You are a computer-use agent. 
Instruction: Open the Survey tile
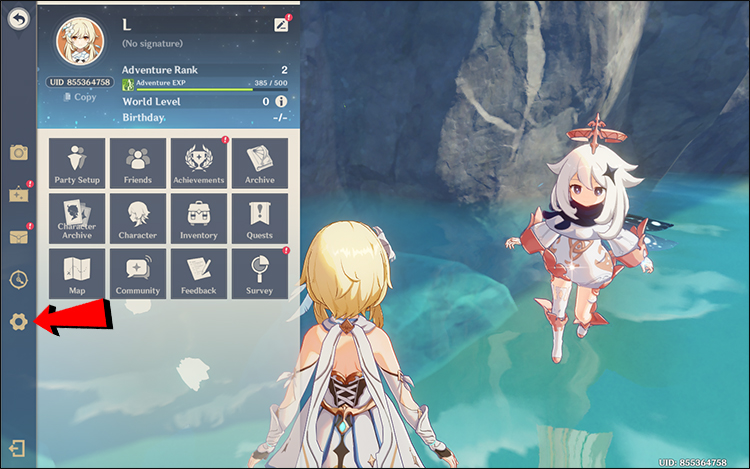click(260, 274)
